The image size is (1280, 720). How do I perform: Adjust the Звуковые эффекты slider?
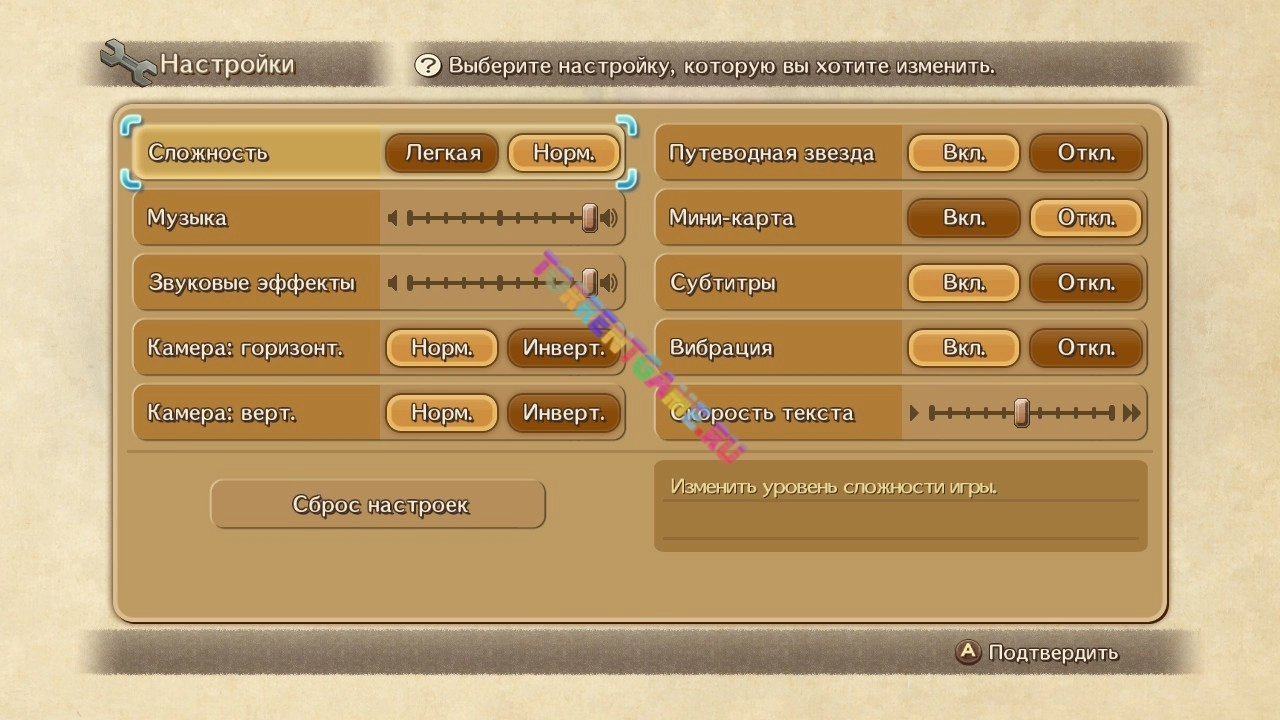click(590, 283)
